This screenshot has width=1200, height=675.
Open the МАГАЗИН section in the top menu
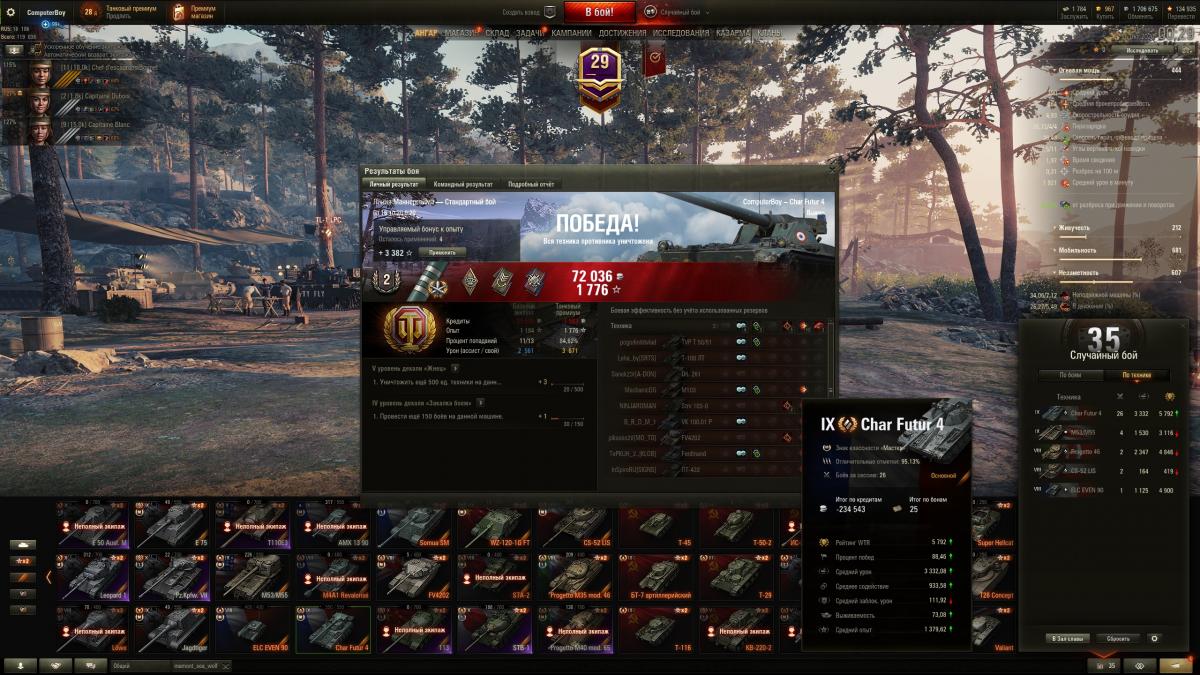click(x=461, y=33)
